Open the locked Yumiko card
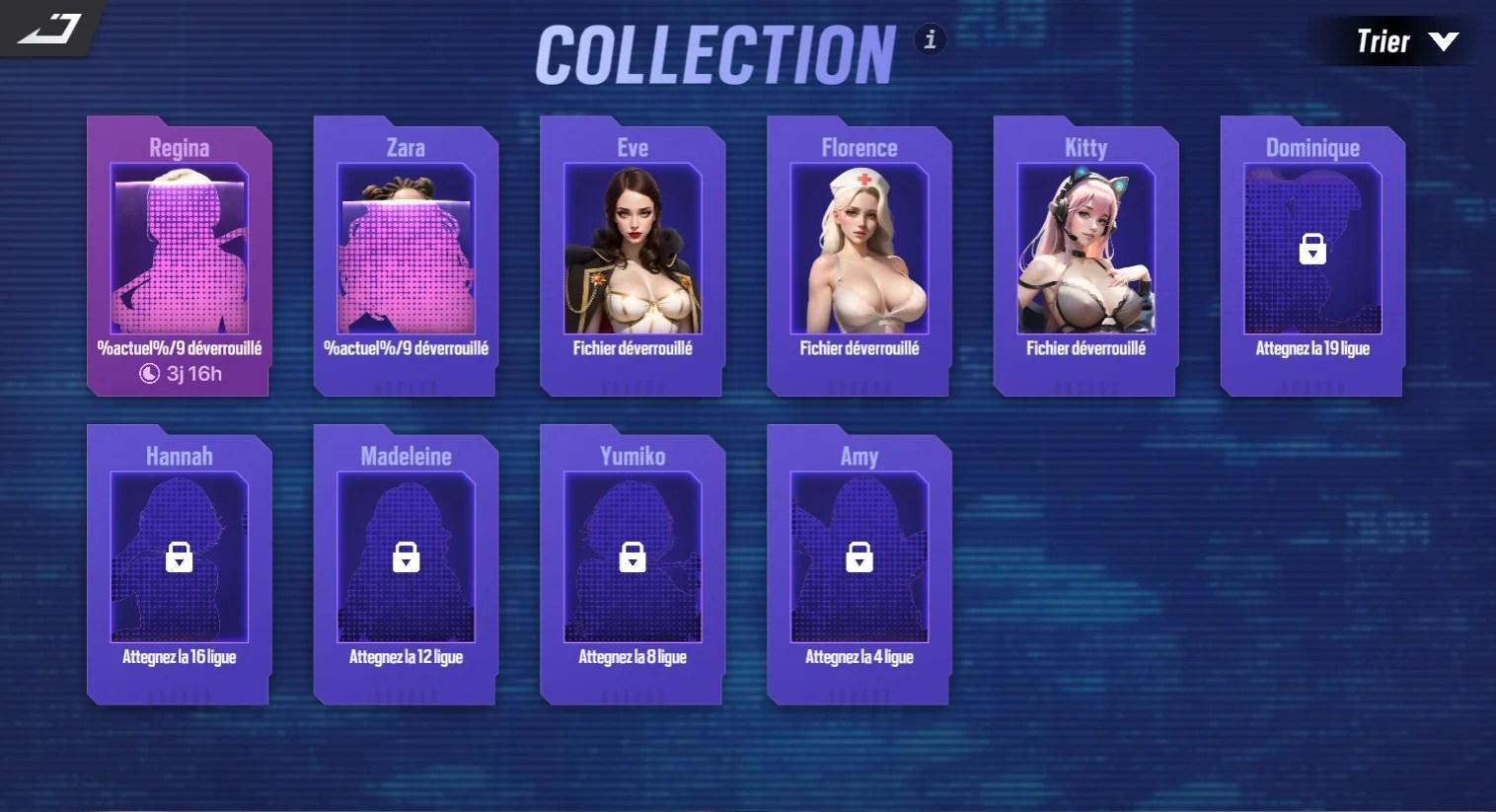This screenshot has height=812, width=1496. (x=633, y=563)
